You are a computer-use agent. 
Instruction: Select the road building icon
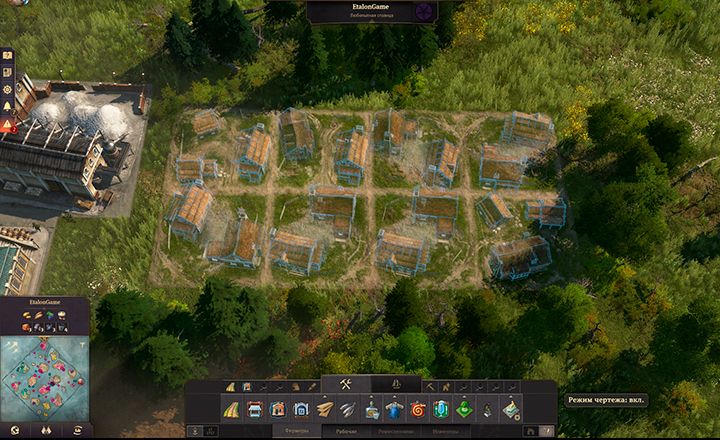click(x=231, y=409)
